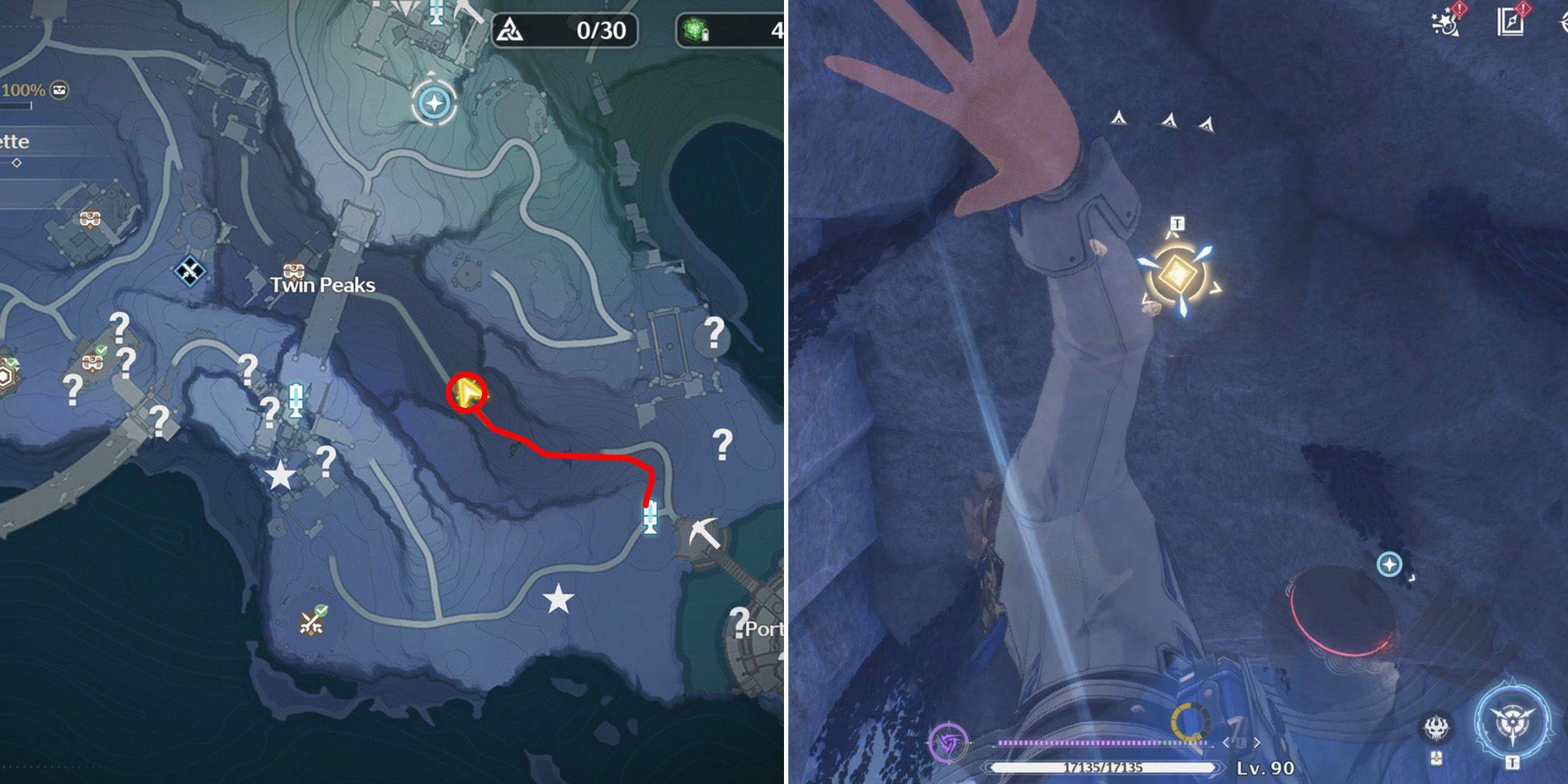This screenshot has width=1568, height=784.
Task: Select the beacon at the red route's end
Action: pyautogui.click(x=650, y=518)
